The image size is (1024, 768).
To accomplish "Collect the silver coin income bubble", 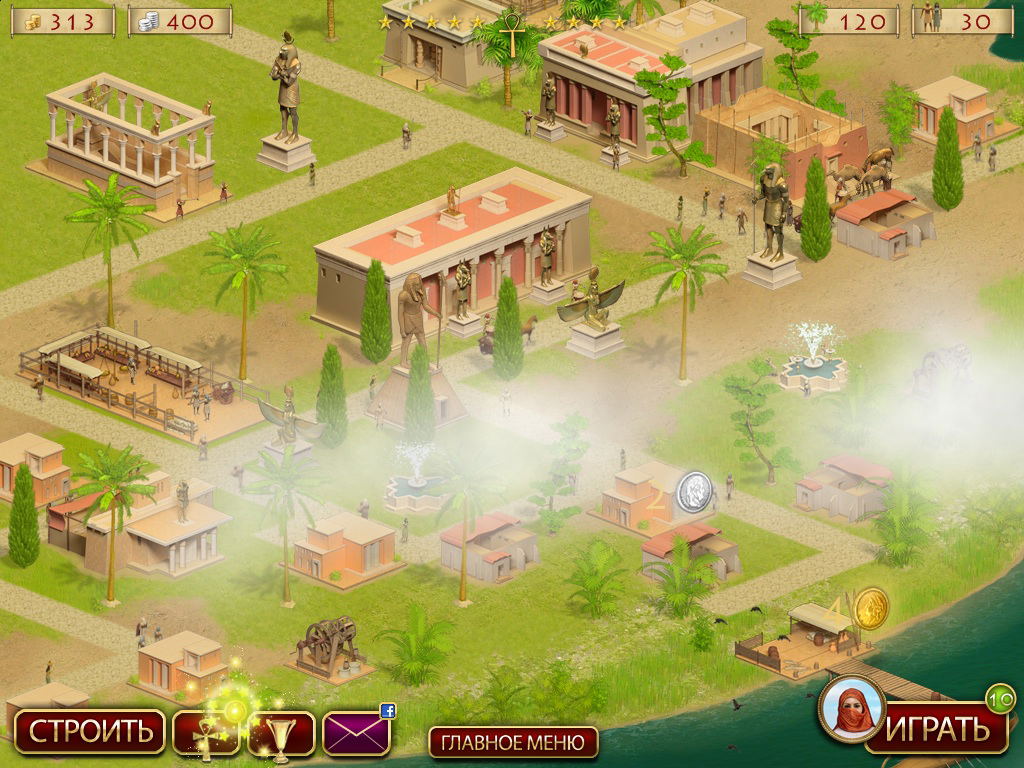I will pos(694,492).
